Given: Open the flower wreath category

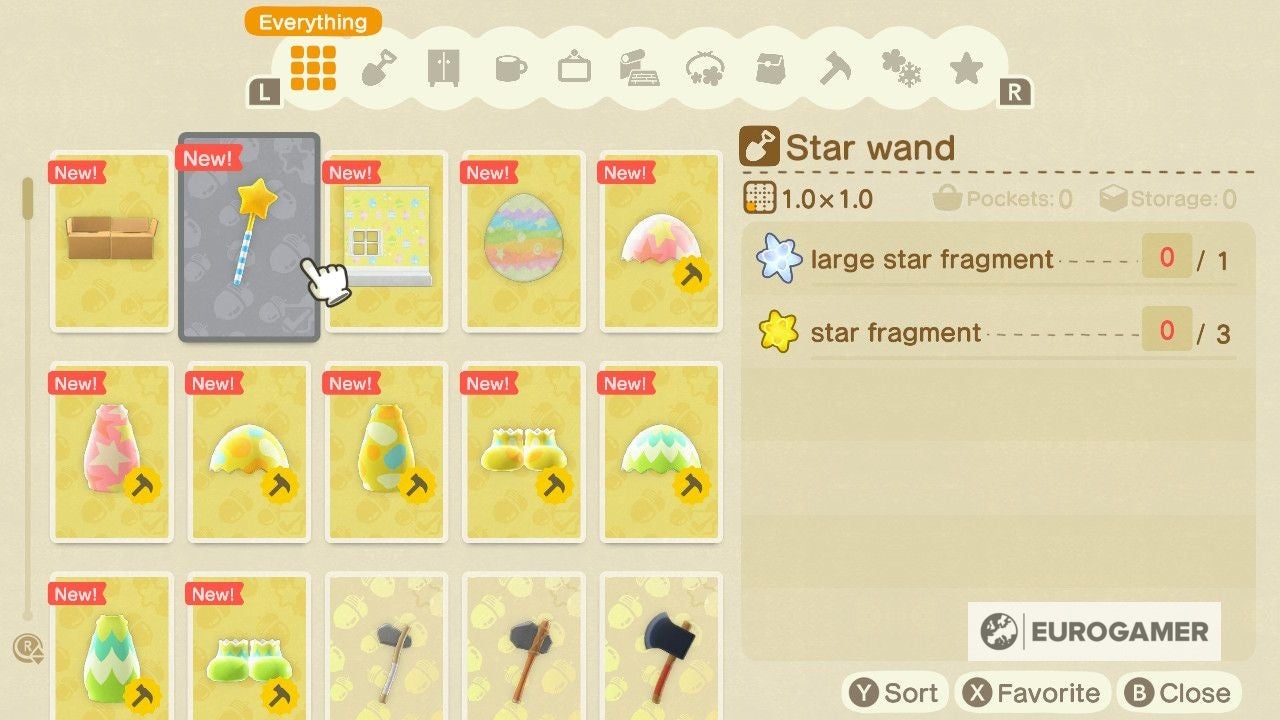Looking at the screenshot, I should pyautogui.click(x=705, y=69).
